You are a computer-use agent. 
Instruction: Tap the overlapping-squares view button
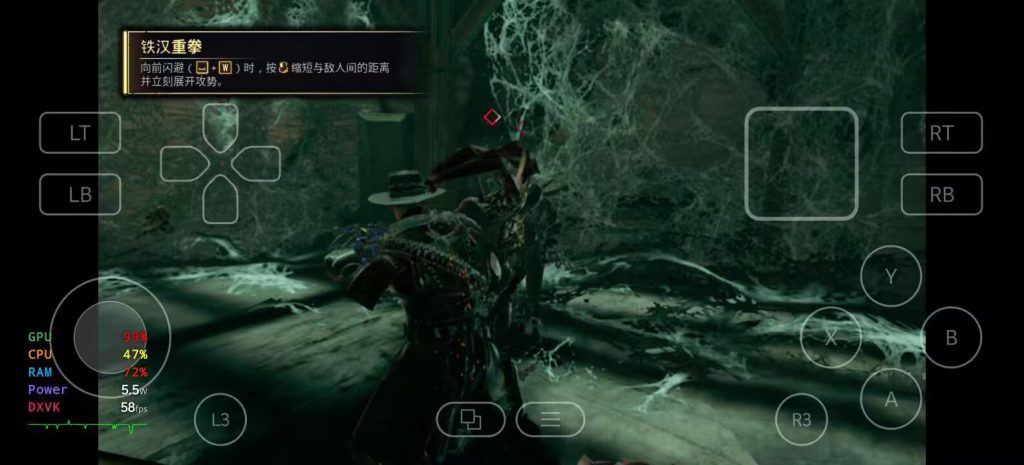pyautogui.click(x=470, y=419)
